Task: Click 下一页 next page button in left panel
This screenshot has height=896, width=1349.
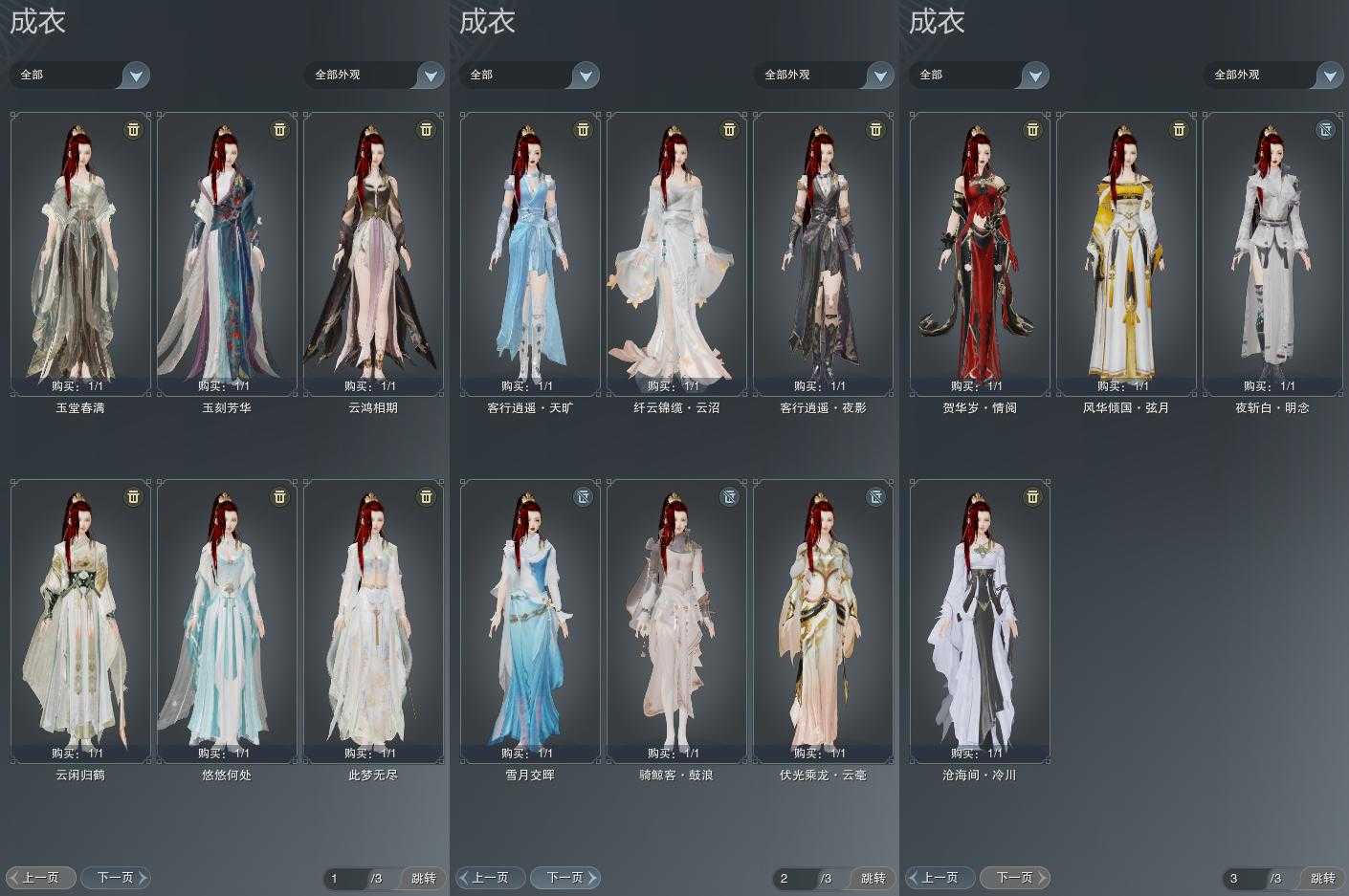Action: 116,877
